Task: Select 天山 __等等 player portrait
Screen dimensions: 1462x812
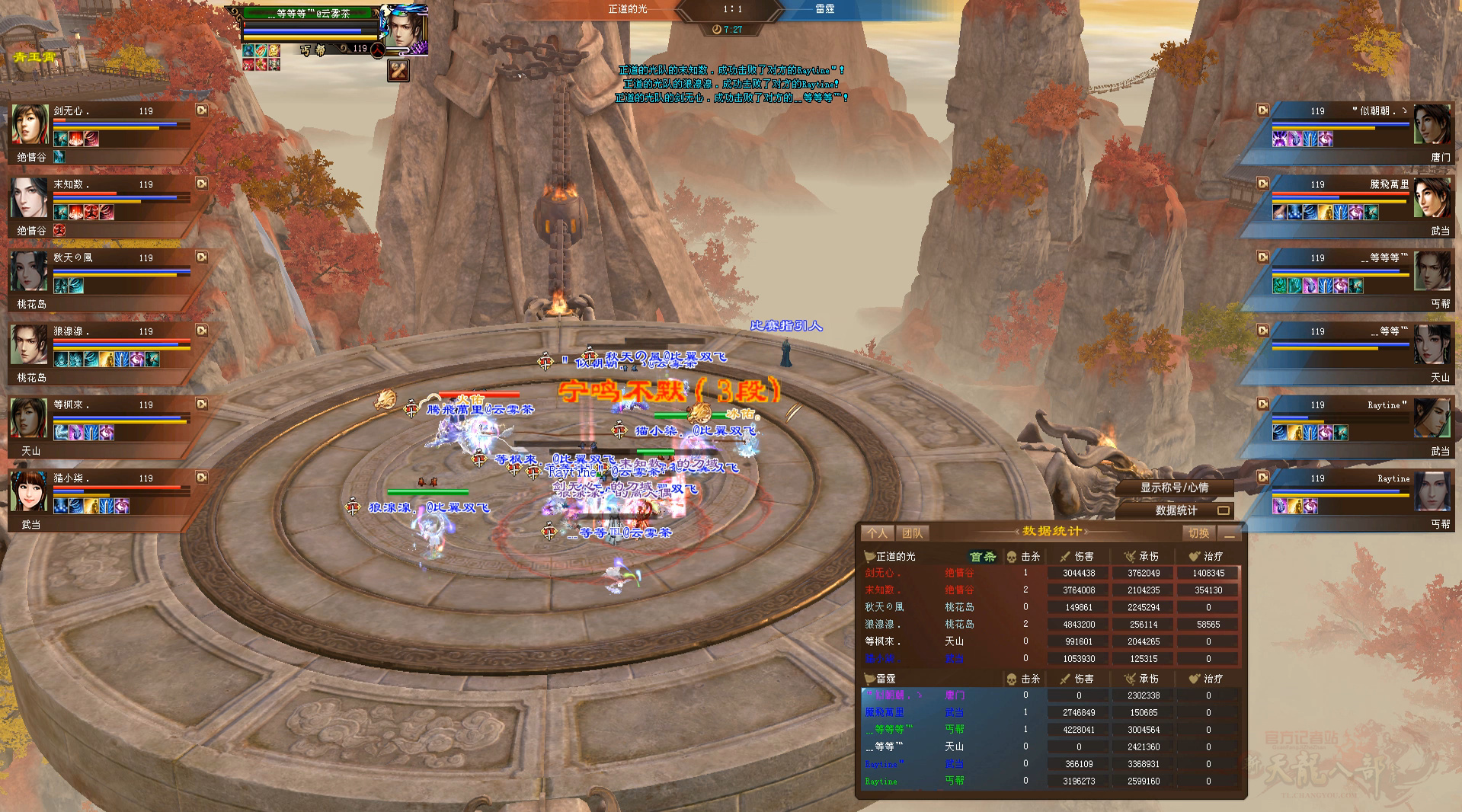Action: 1432,345
